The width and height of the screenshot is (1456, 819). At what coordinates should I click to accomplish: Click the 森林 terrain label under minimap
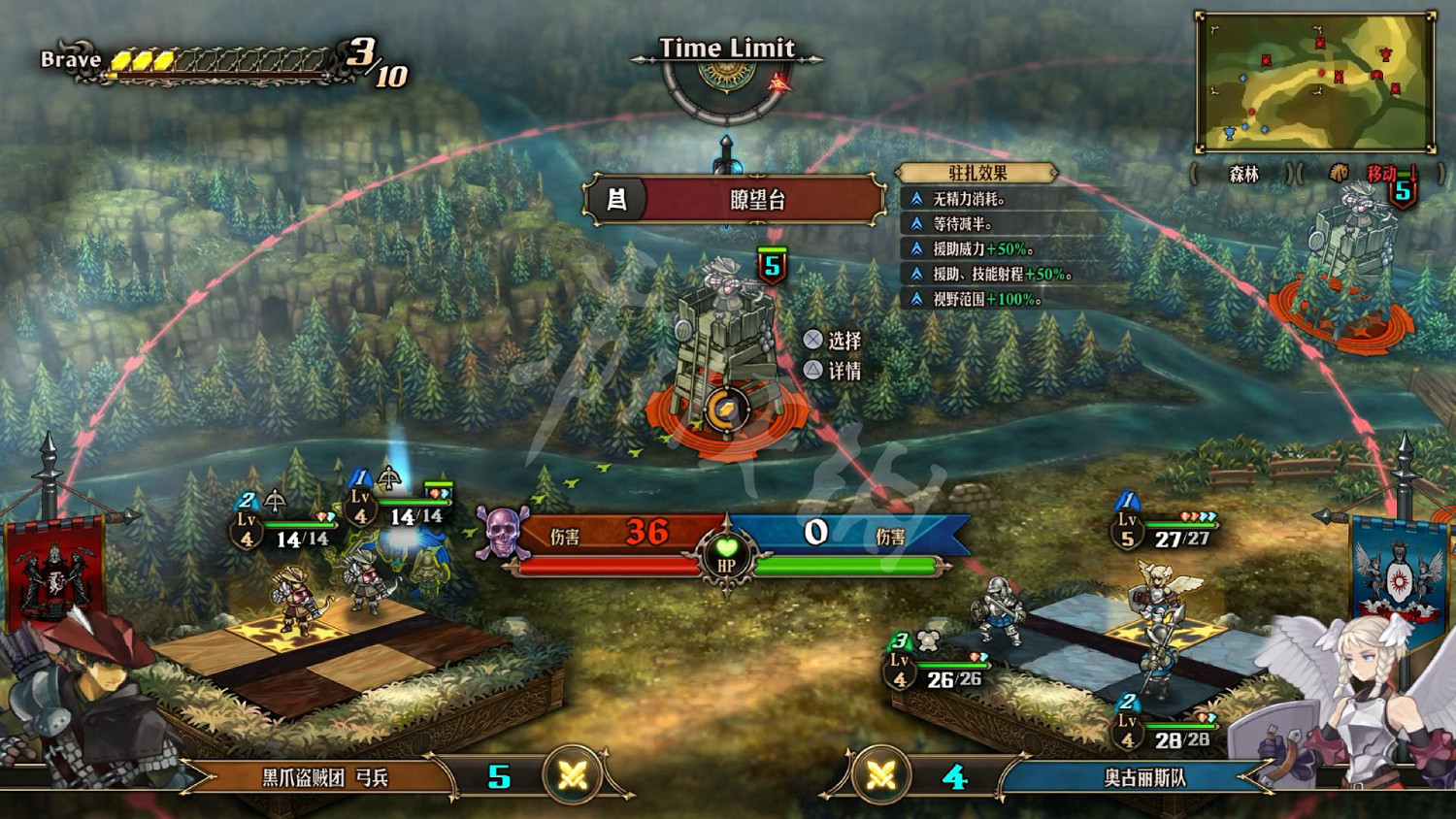point(1243,174)
